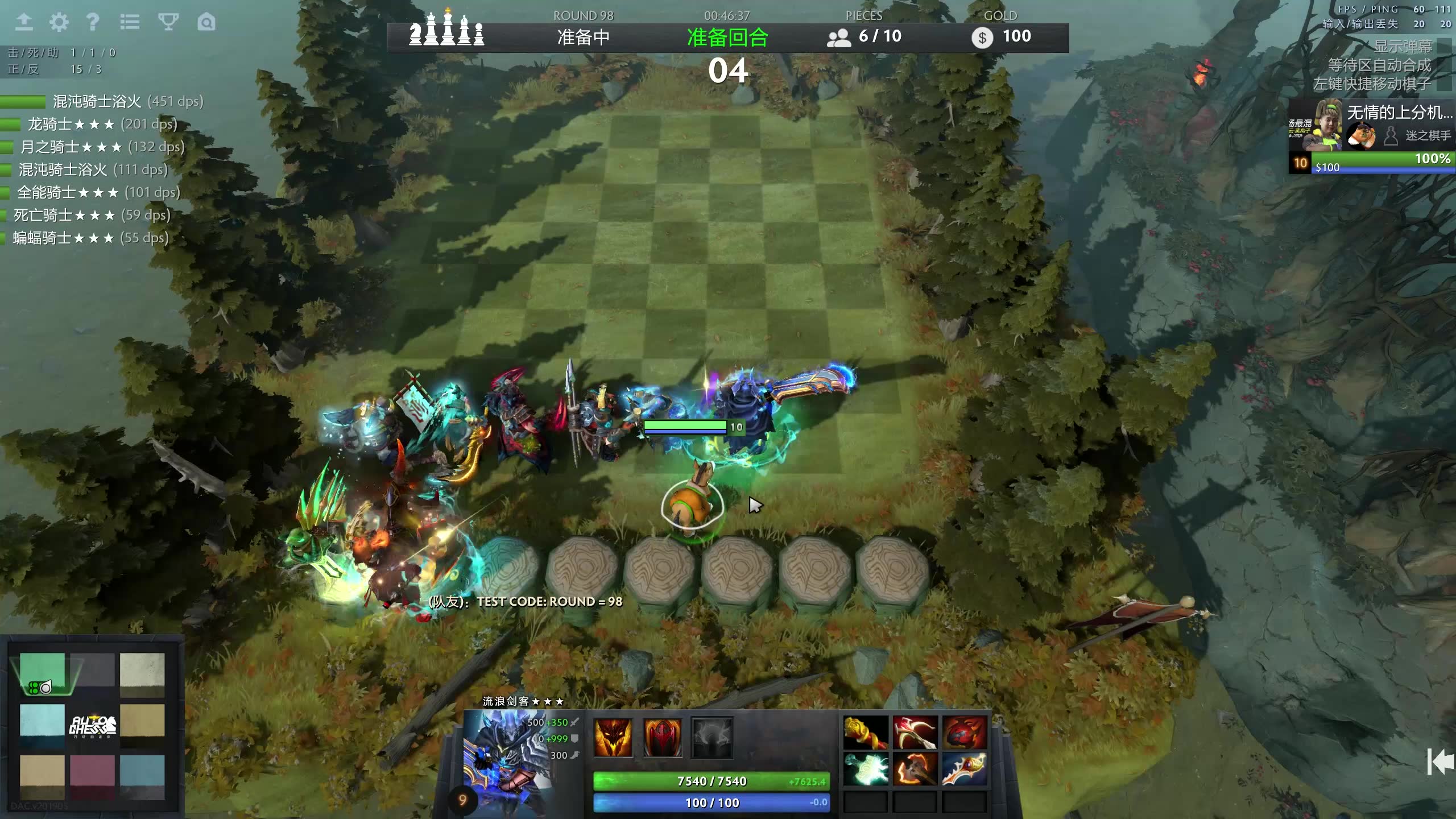
Task: Click the fiery demon mask ability icon
Action: pos(613,738)
